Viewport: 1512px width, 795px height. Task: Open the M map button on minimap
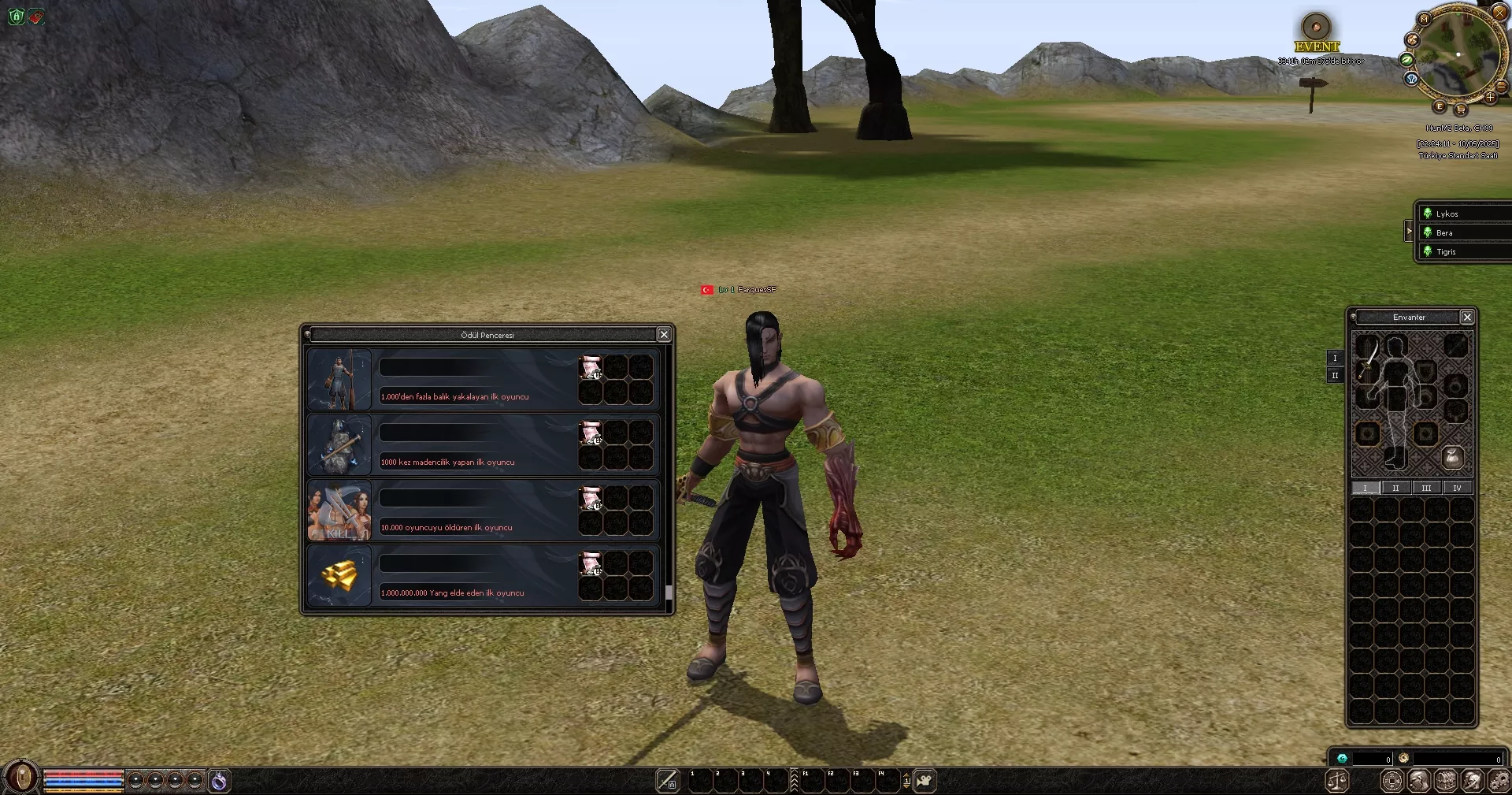point(1424,19)
